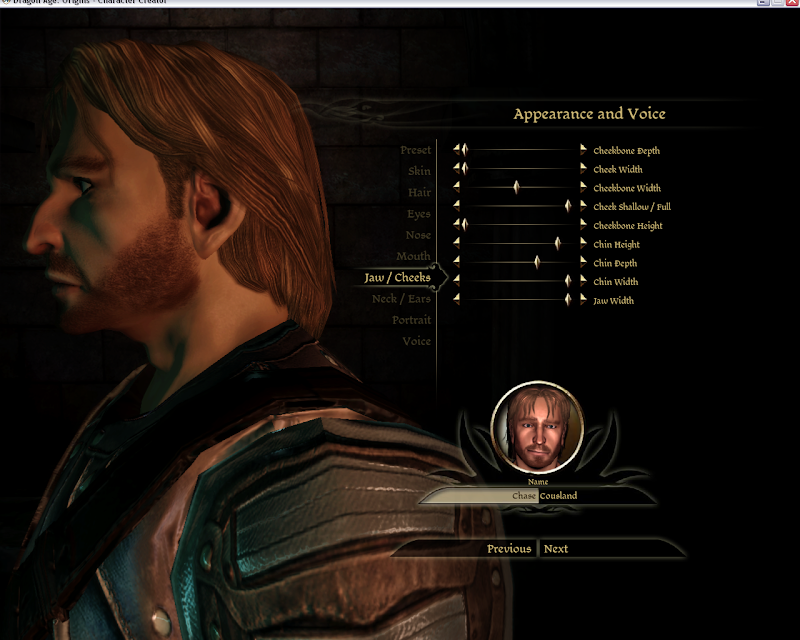Screen dimensions: 800x640
Task: Click the Chin Depth slider handle
Action: pyautogui.click(x=537, y=263)
